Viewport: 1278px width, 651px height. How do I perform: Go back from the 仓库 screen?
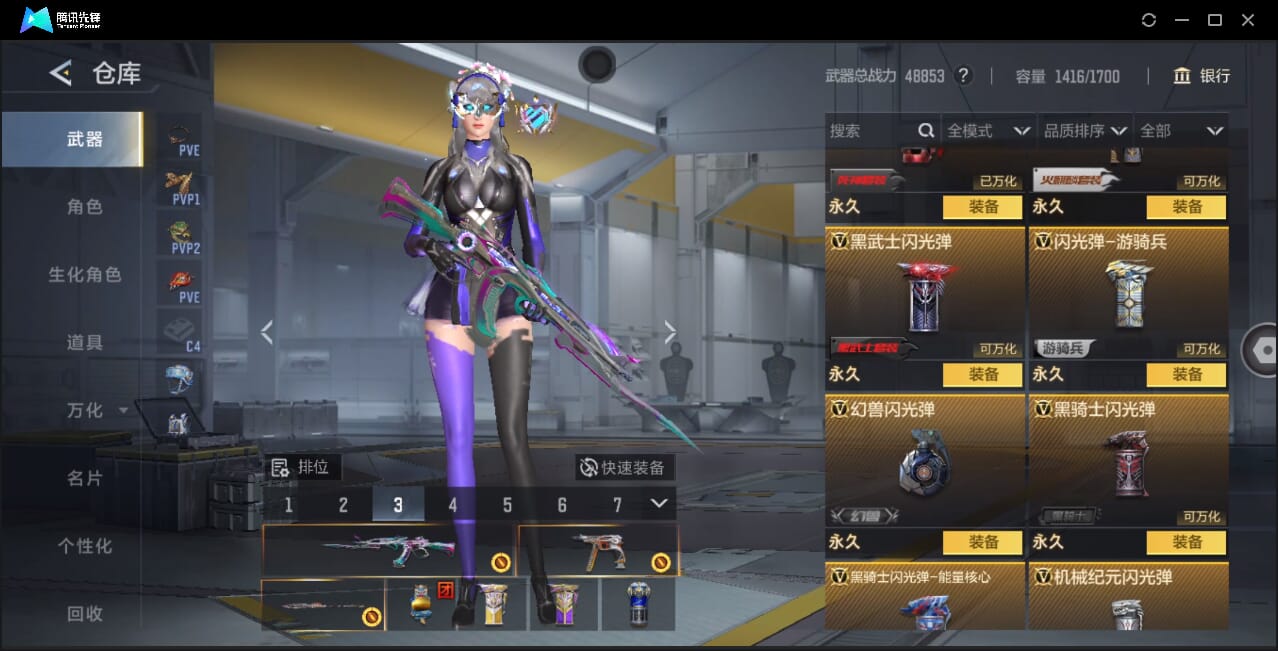(x=61, y=73)
